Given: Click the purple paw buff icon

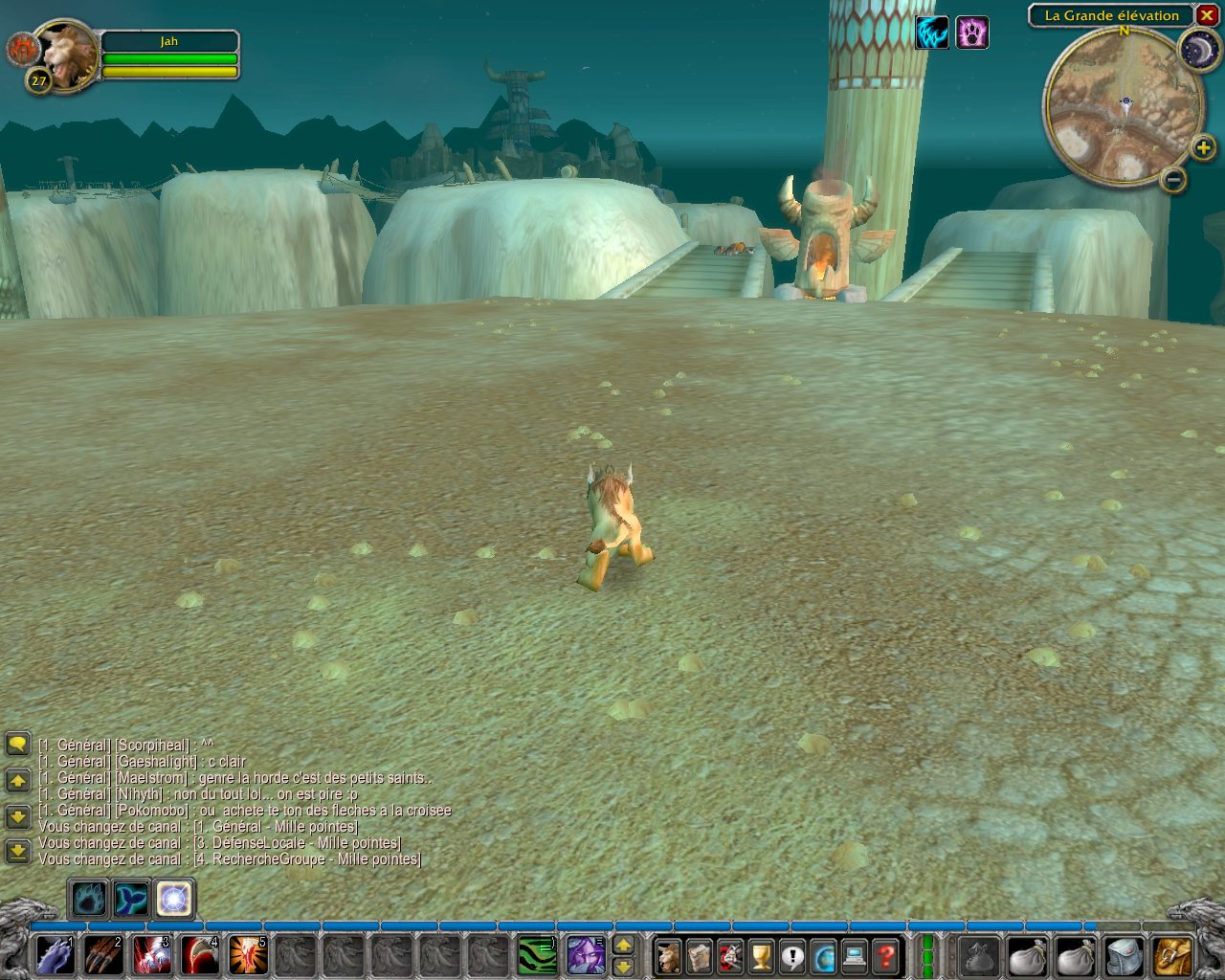Looking at the screenshot, I should point(972,33).
